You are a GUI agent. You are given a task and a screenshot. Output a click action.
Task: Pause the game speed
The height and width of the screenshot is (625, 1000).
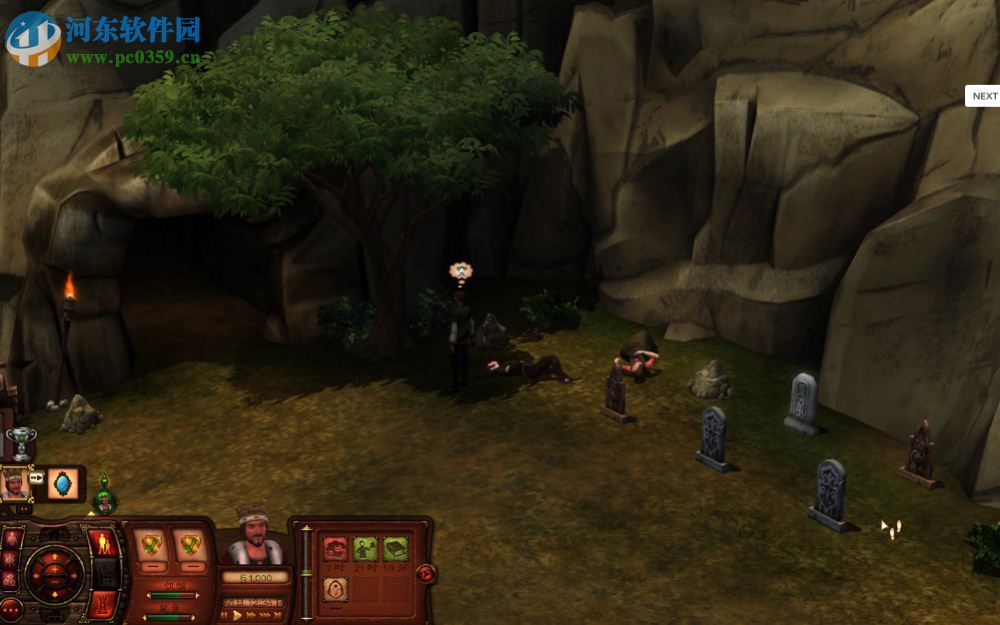tap(225, 616)
